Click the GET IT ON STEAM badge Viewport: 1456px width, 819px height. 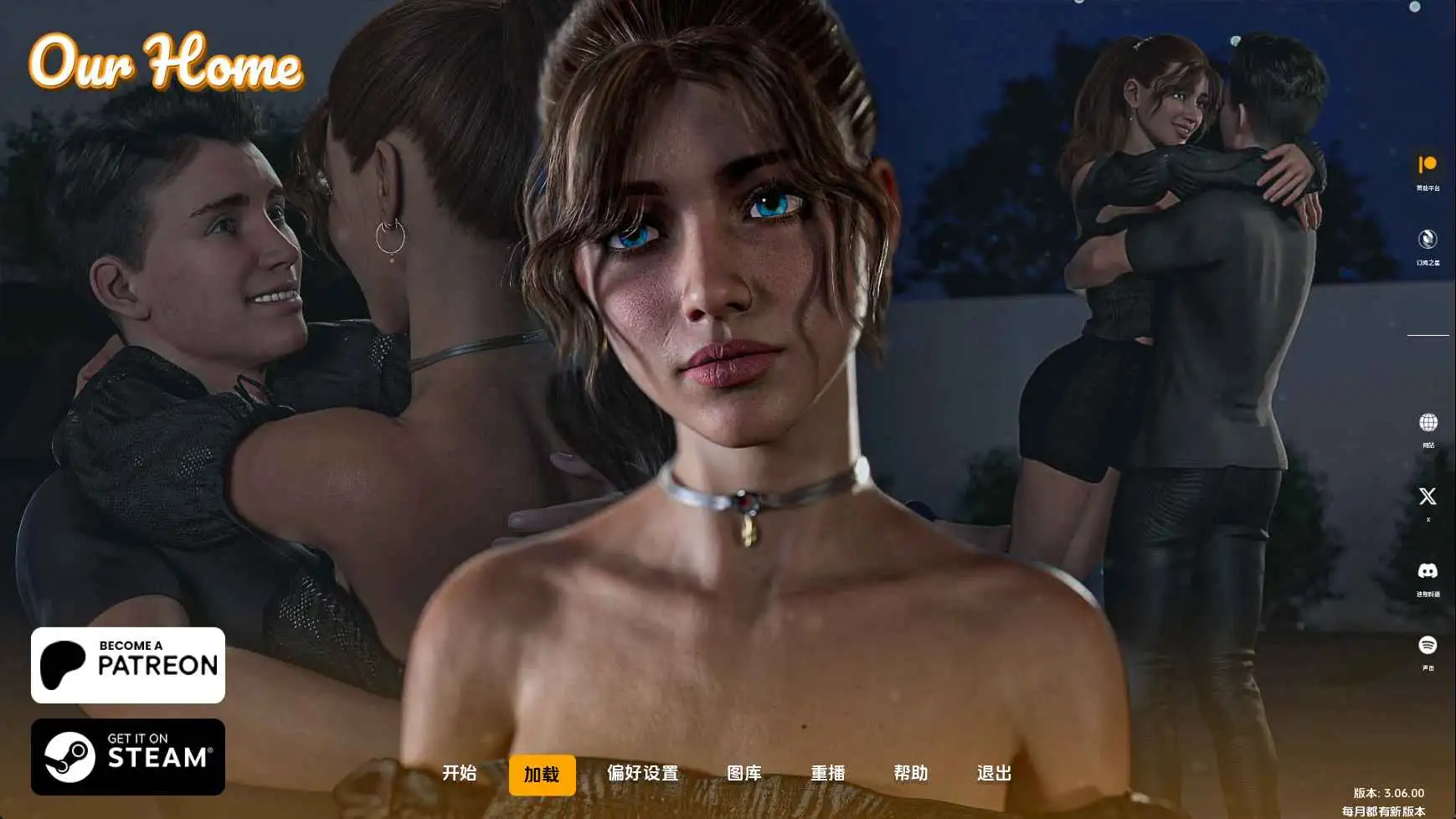tap(127, 756)
